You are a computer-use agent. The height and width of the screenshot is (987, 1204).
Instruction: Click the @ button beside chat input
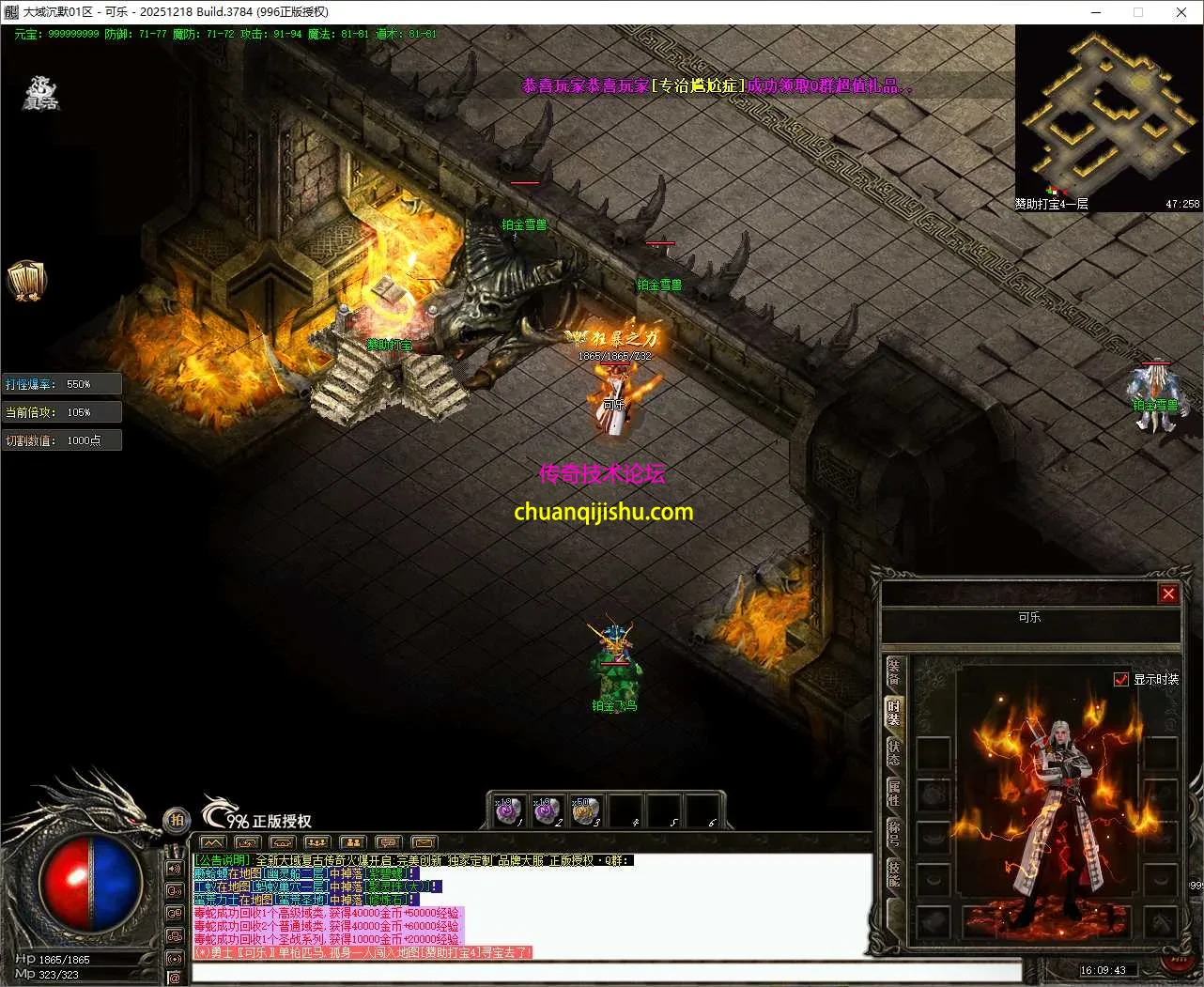(175, 978)
